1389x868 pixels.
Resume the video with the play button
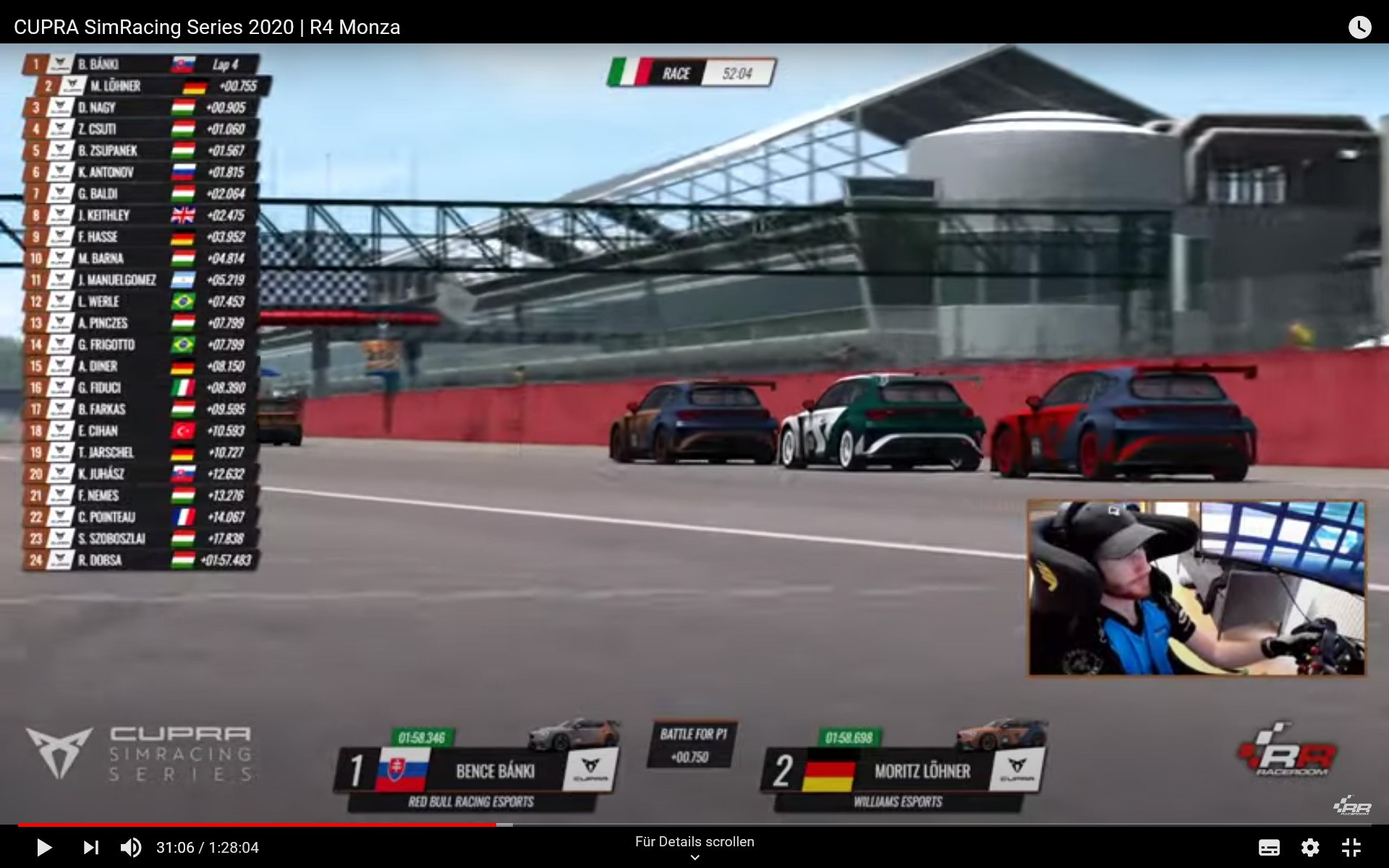[x=44, y=847]
